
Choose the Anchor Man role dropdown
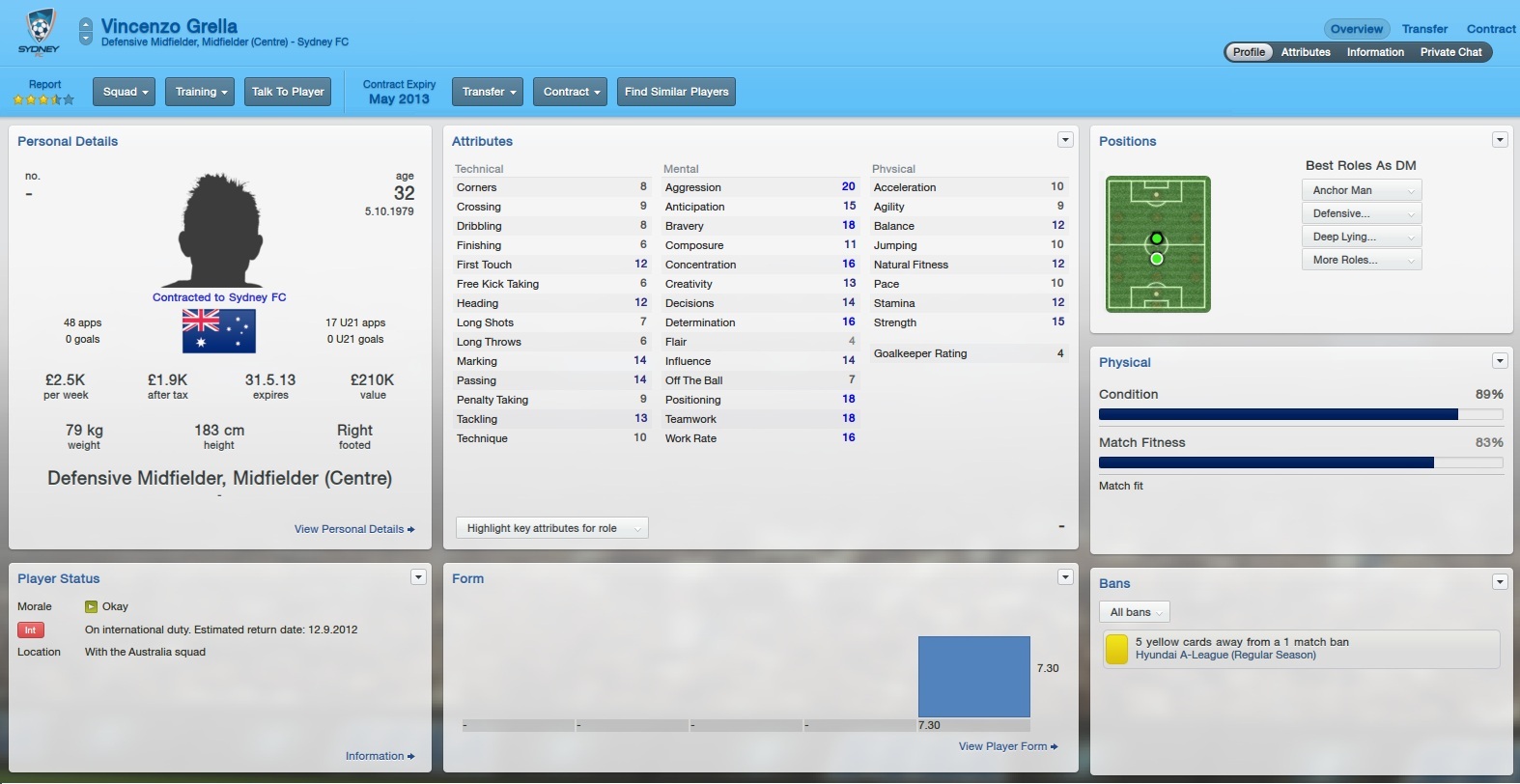[1362, 190]
